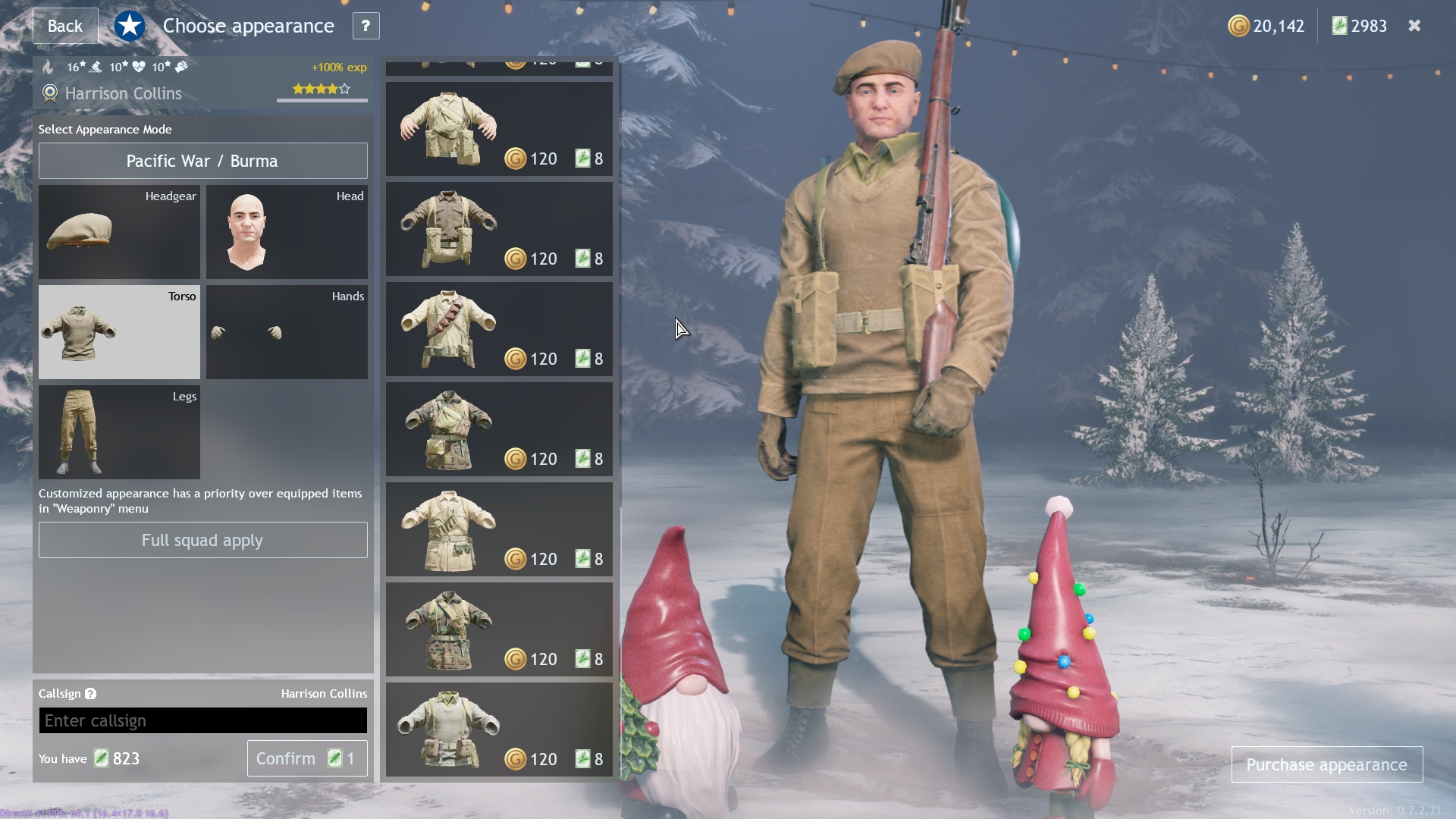Choose the torso with the diagonal bandolier
This screenshot has width=1456, height=819.
(x=498, y=329)
